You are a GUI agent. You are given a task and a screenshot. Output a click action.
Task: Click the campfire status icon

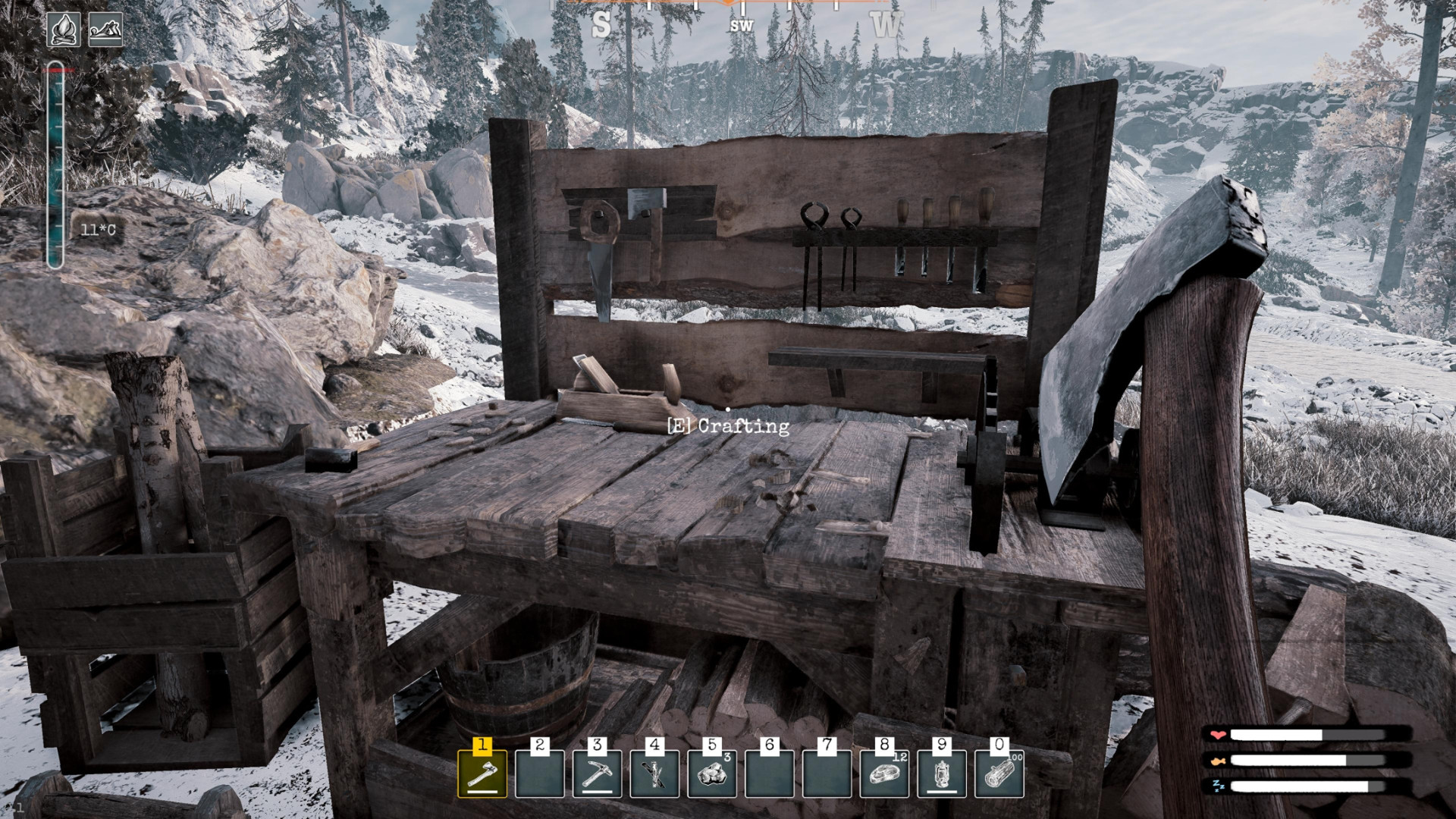tap(64, 30)
